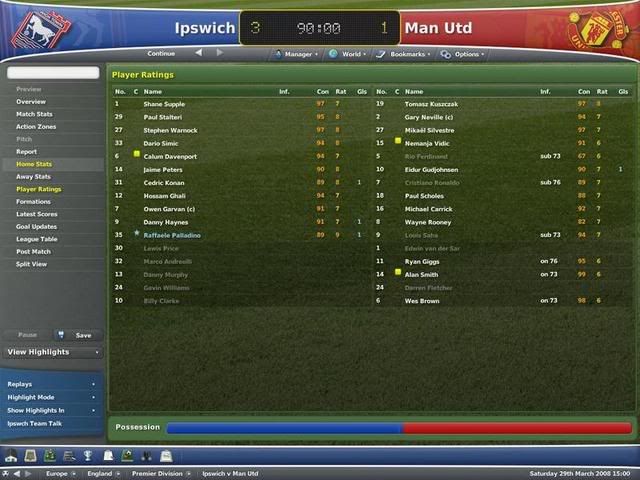This screenshot has width=640, height=480.
Task: Show team Formations
Action: point(33,202)
